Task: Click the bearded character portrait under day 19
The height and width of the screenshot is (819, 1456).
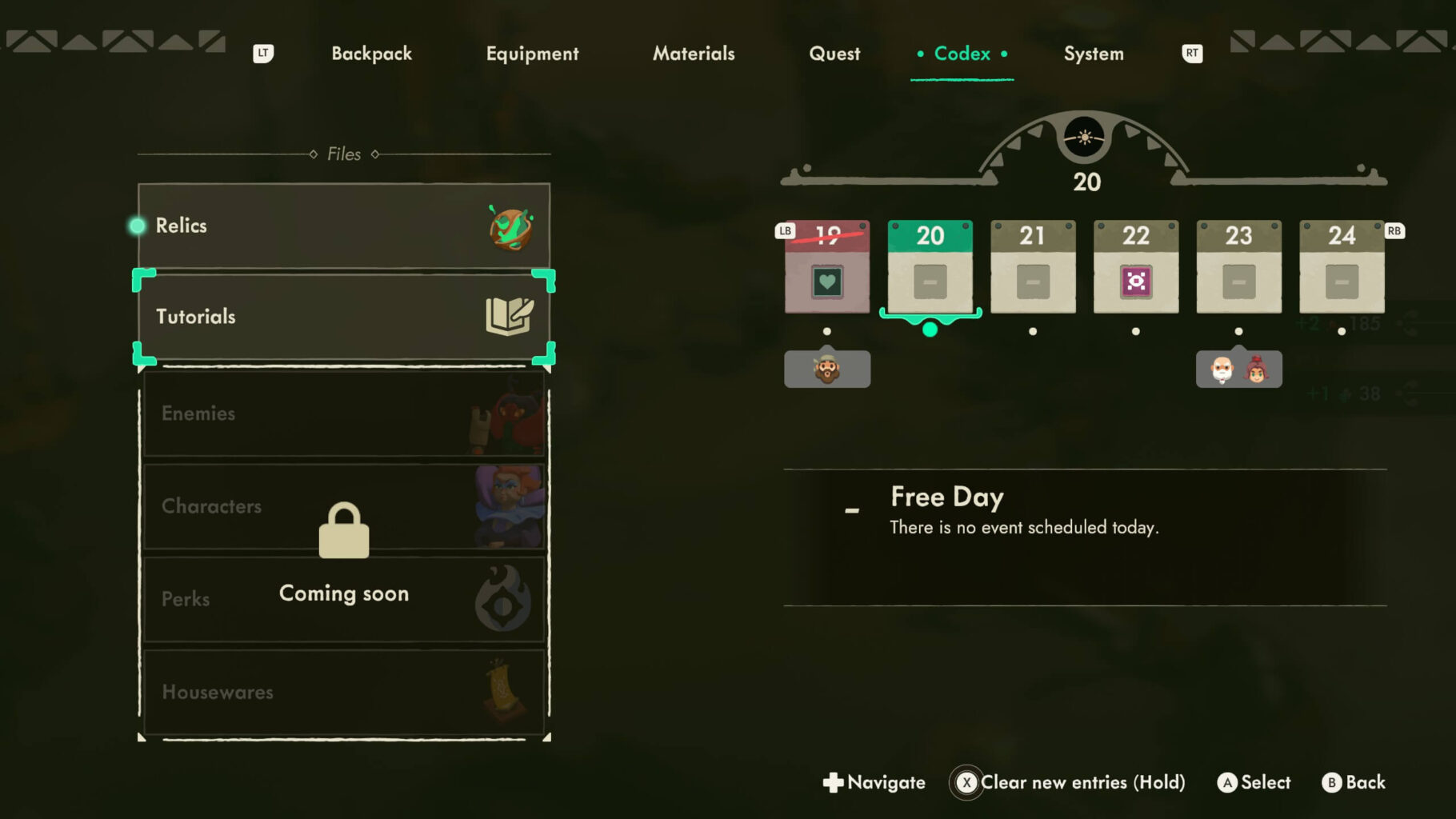Action: [x=827, y=370]
